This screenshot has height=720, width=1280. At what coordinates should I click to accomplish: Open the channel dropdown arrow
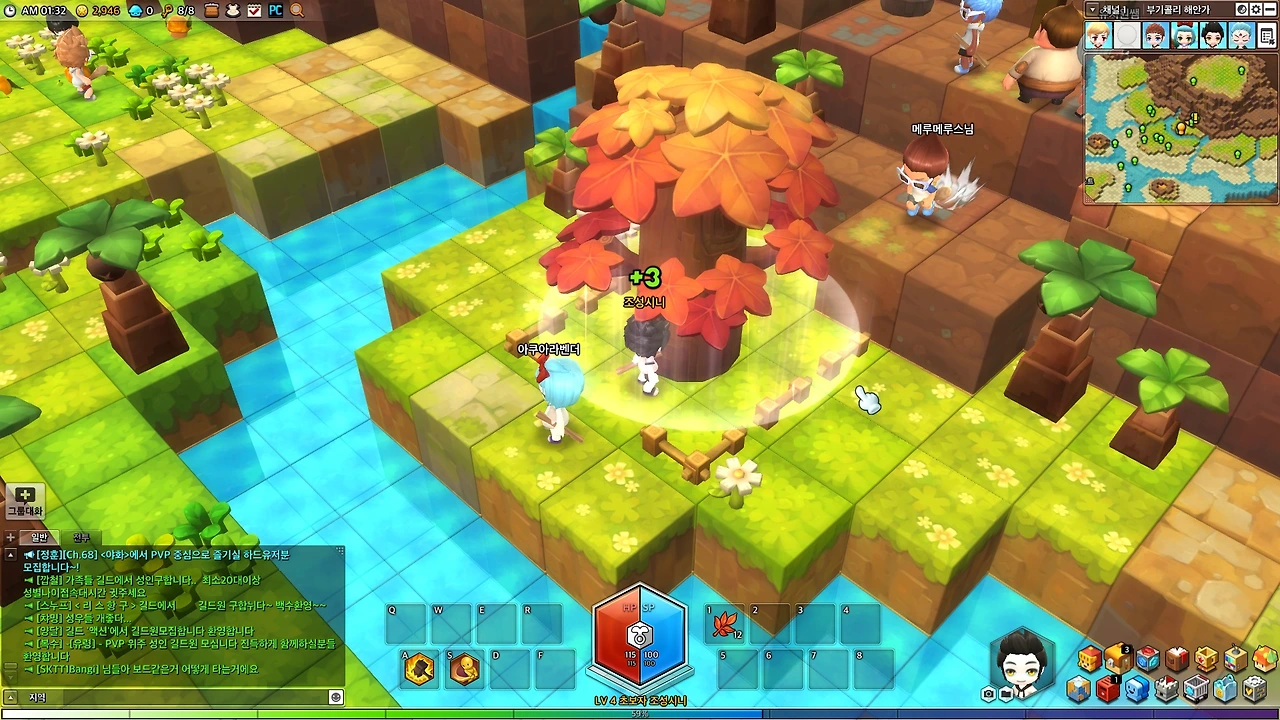[1091, 9]
